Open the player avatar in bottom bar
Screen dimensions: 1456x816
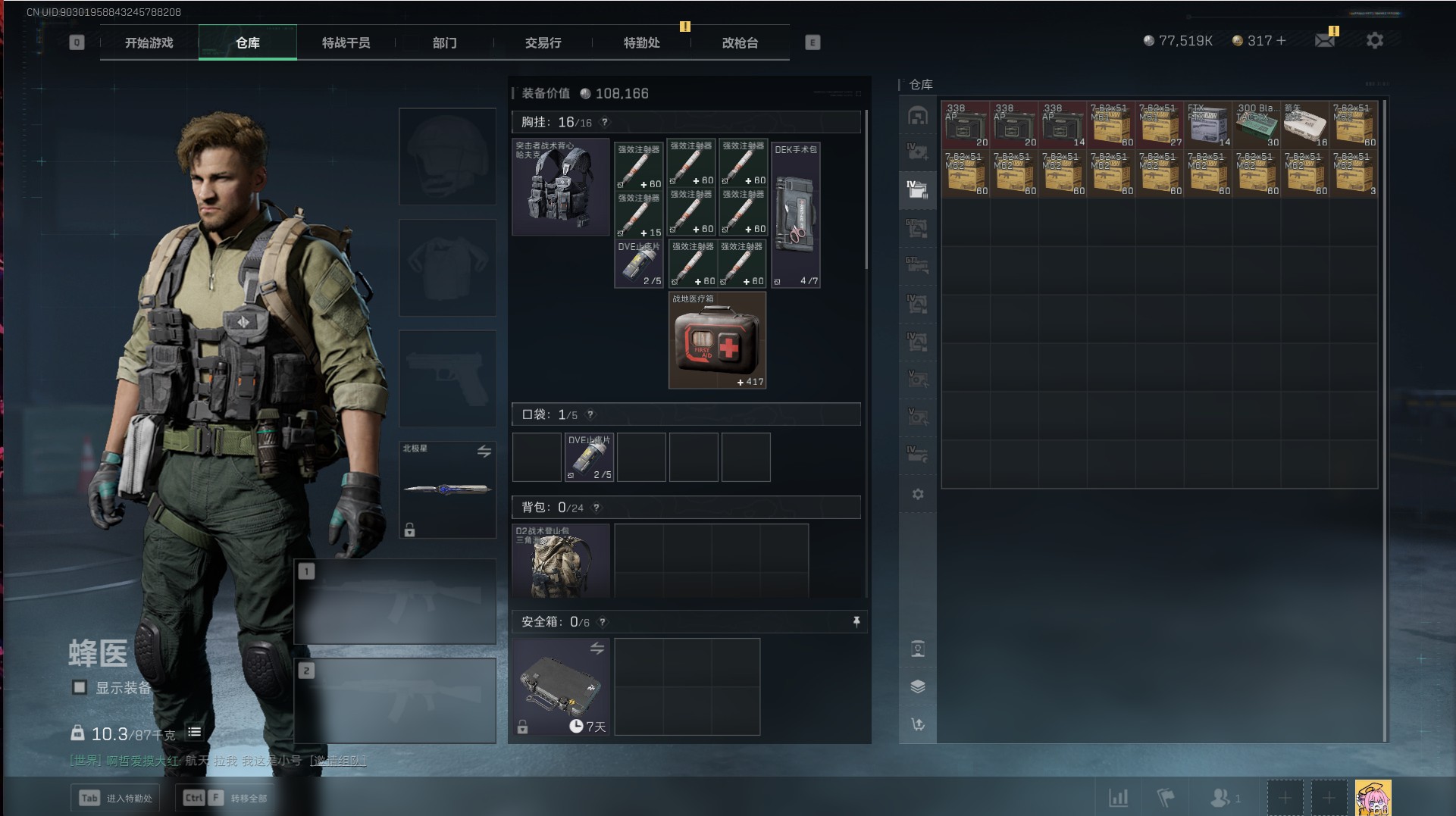[1373, 798]
